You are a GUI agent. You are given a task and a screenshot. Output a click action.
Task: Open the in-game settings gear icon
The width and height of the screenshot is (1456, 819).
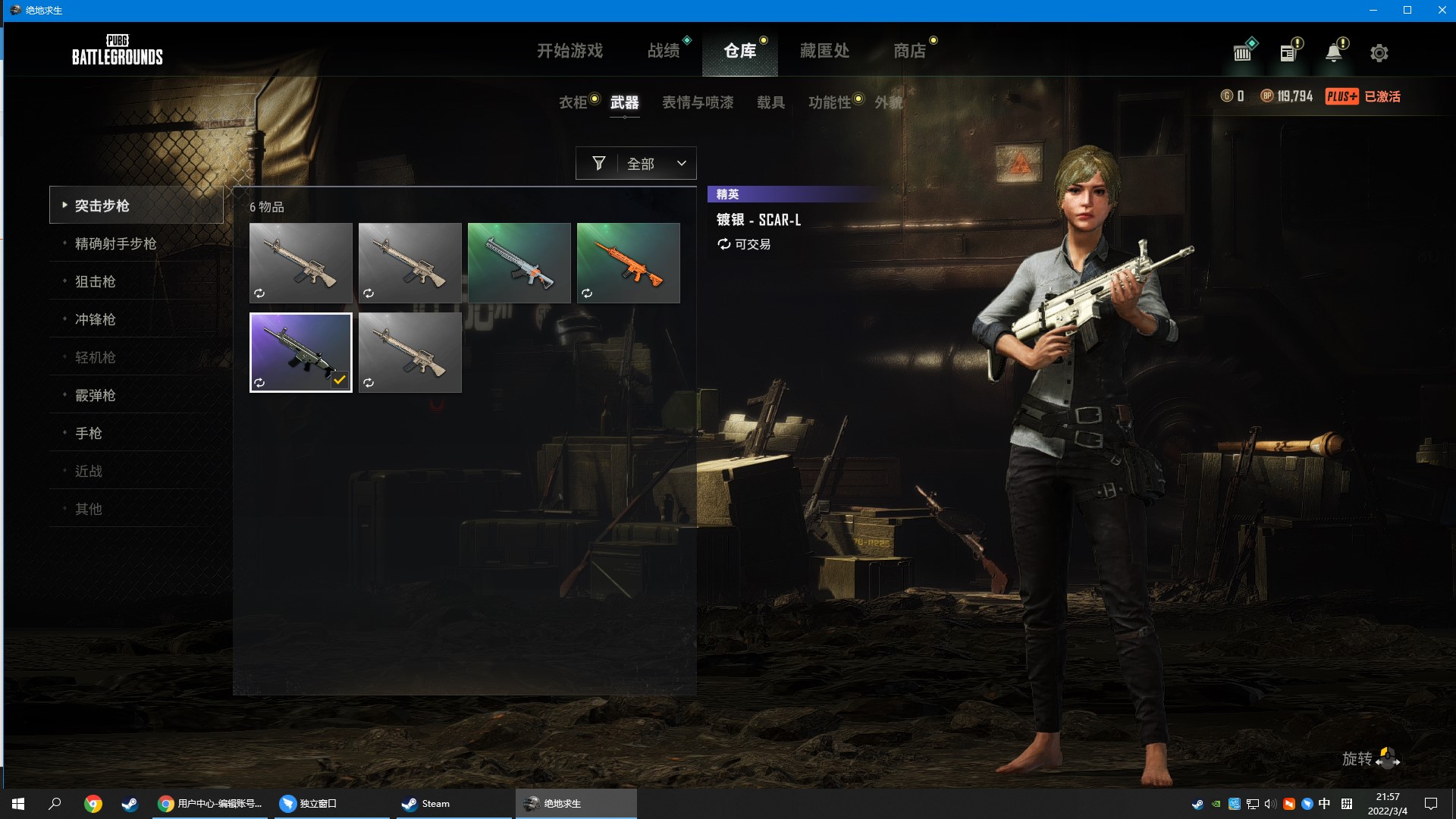tap(1379, 52)
